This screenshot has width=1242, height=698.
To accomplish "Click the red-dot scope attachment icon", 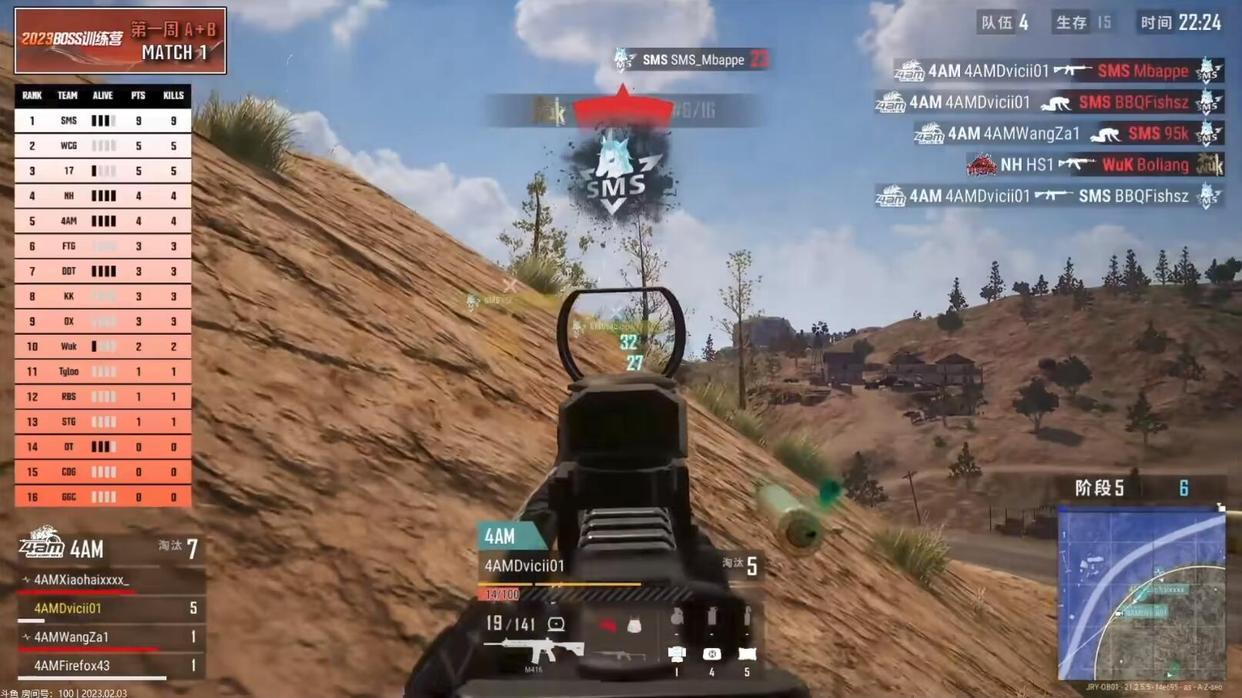I will tap(556, 624).
